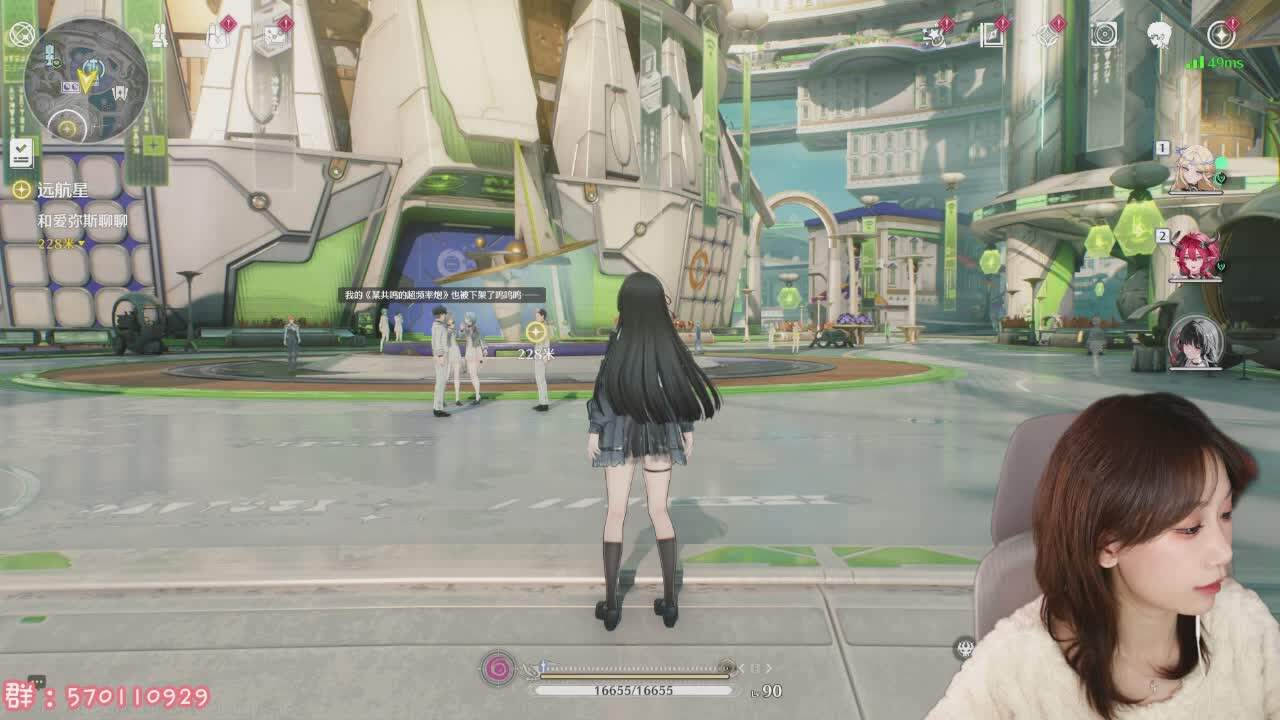
Task: Open the camera icon in top bar
Action: click(1104, 35)
